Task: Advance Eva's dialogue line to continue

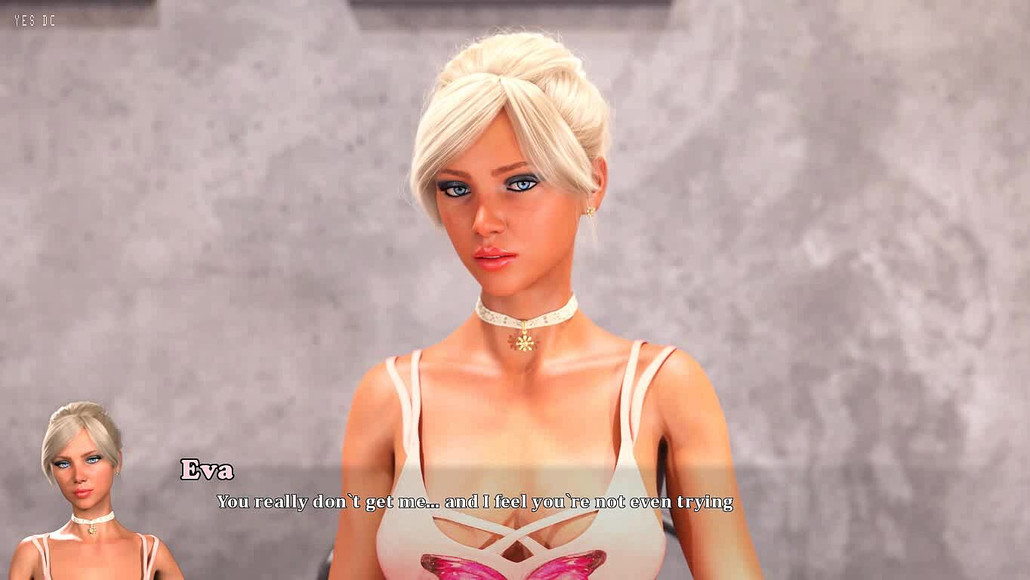Action: coord(475,502)
